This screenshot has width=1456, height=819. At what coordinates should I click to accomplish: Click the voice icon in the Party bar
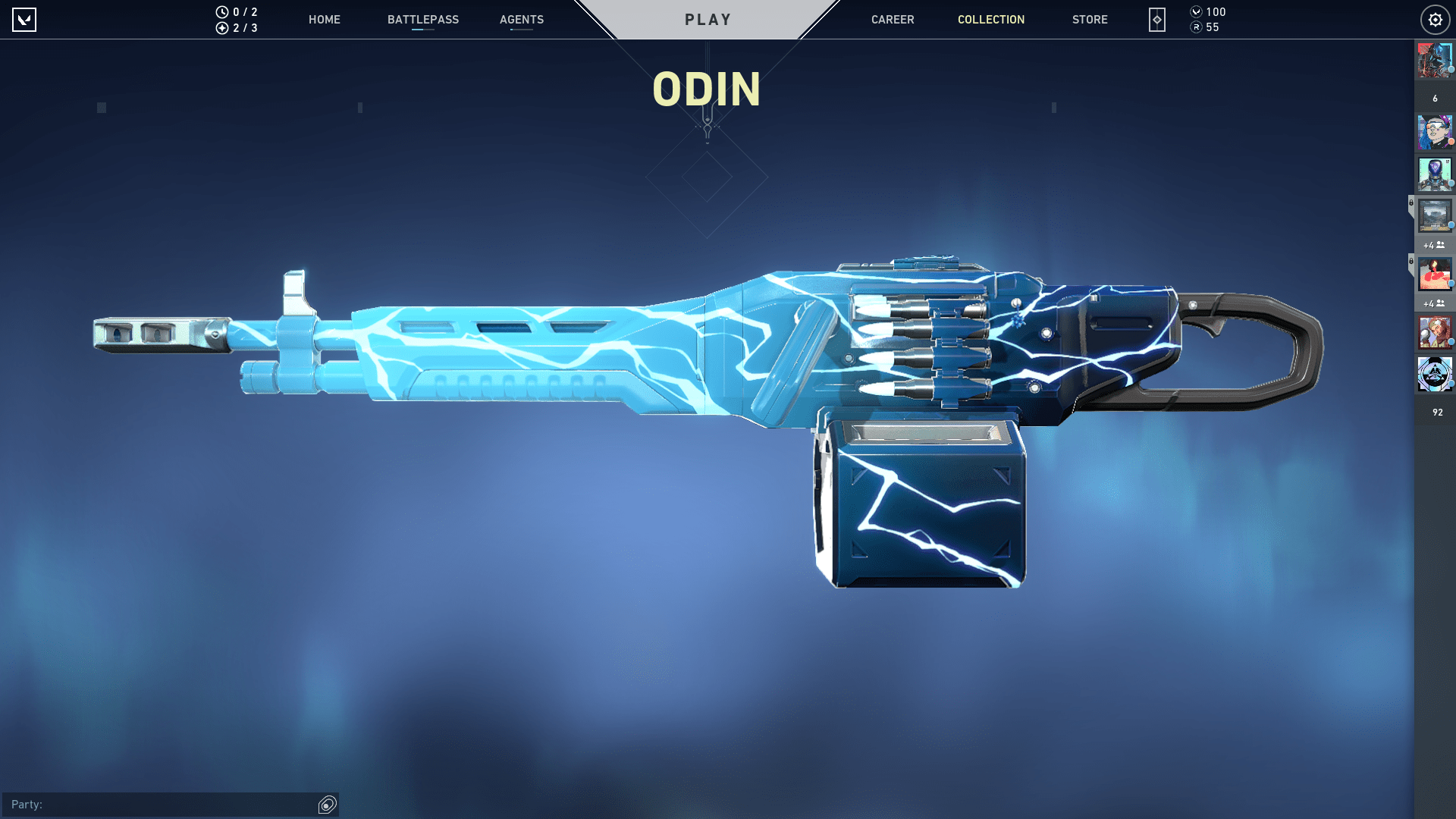(327, 805)
